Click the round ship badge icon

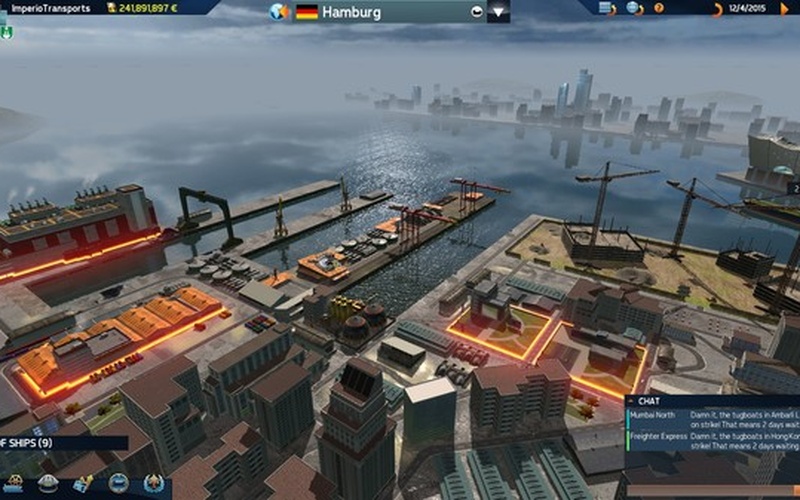click(118, 484)
